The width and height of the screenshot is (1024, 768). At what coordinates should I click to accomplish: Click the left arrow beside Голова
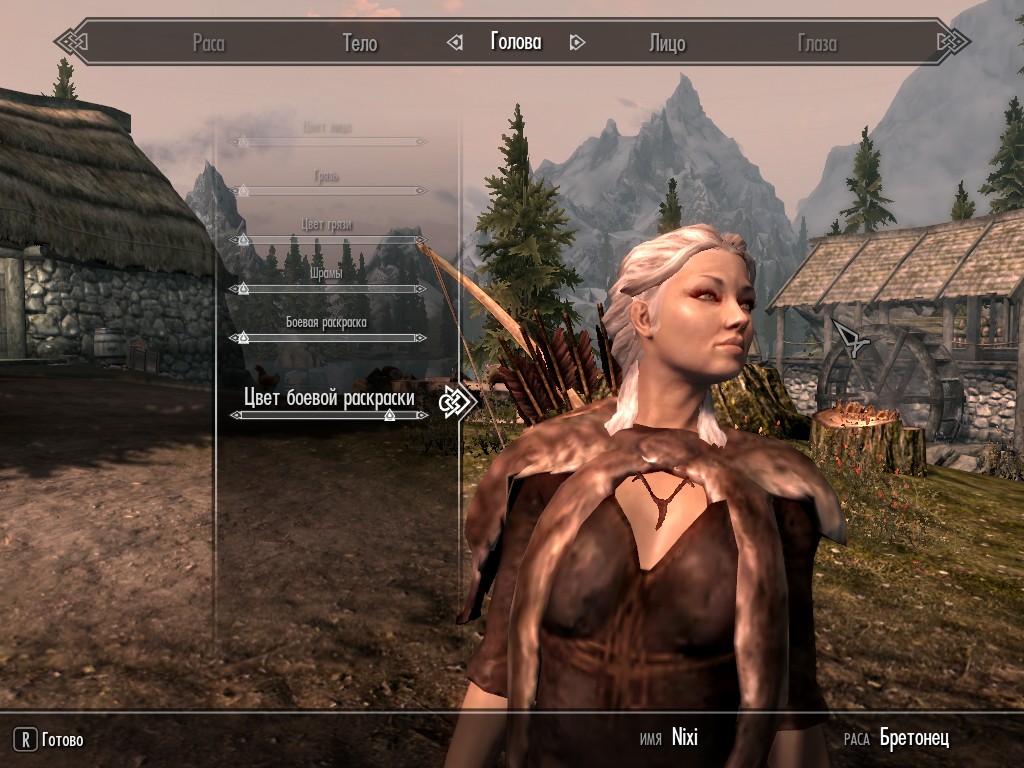tap(455, 42)
